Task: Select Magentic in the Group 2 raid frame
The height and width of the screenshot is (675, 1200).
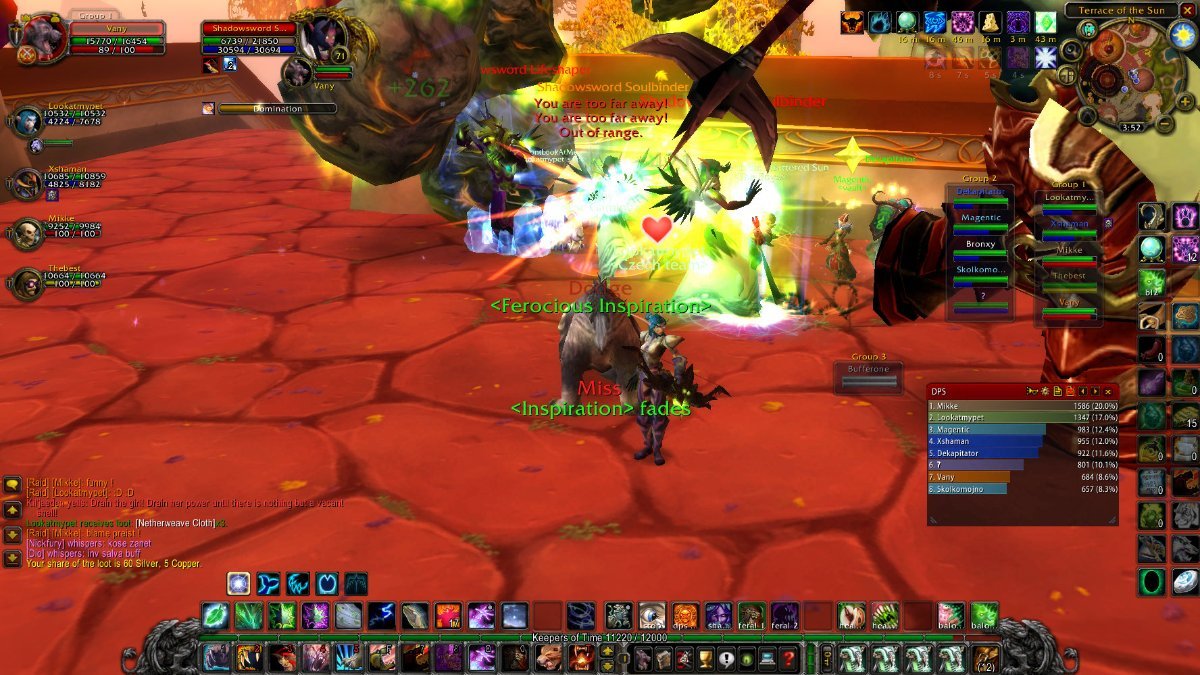Action: pos(981,217)
